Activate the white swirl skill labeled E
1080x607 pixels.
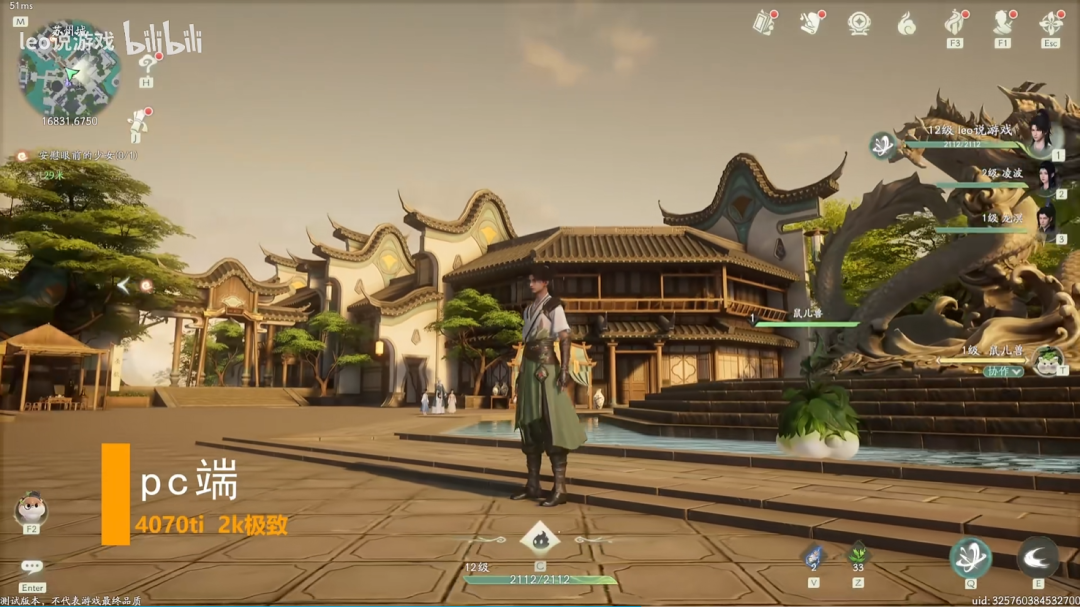(x=1037, y=557)
